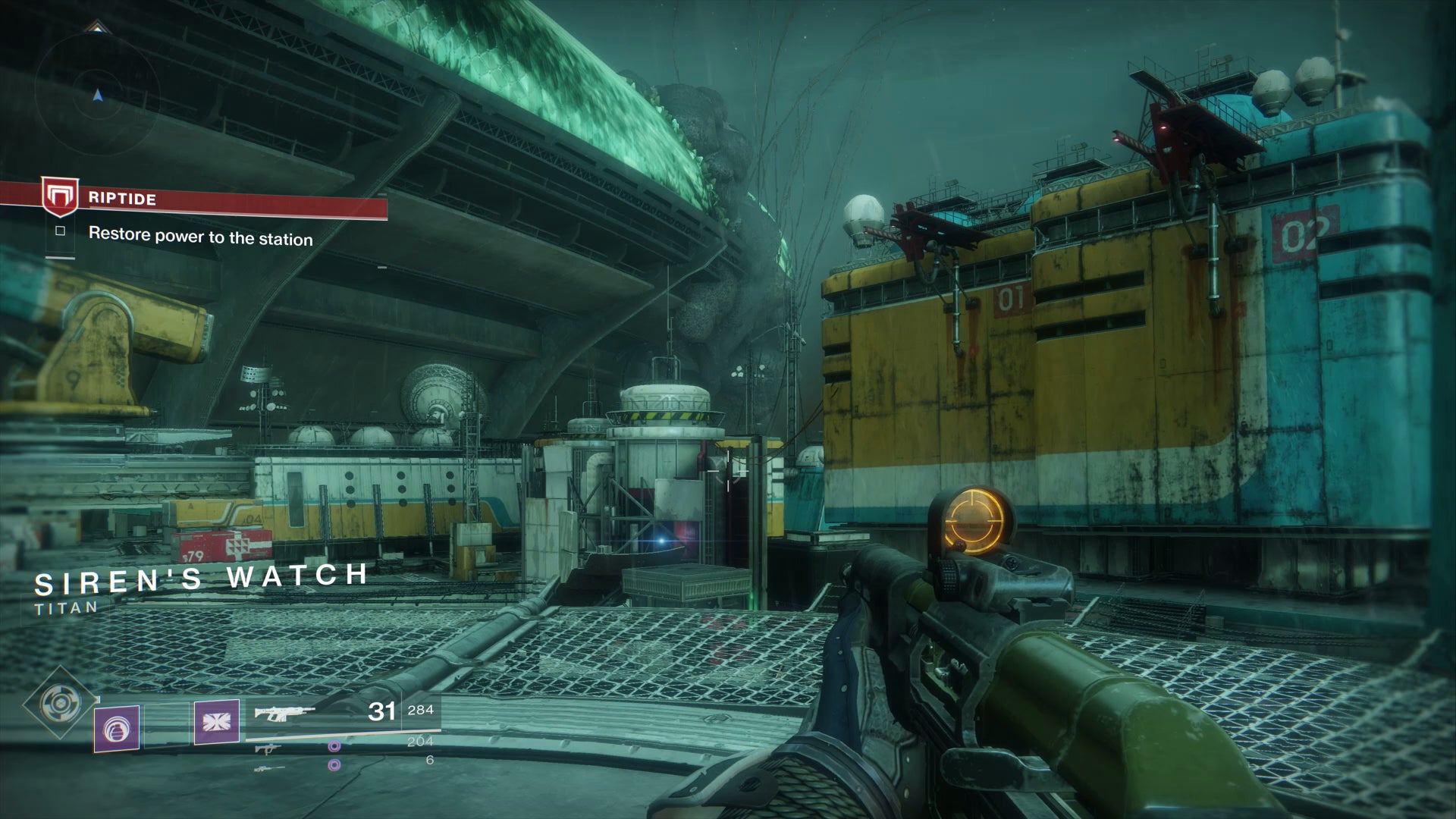
Task: Switch to the third weapon icon
Action: 269,768
